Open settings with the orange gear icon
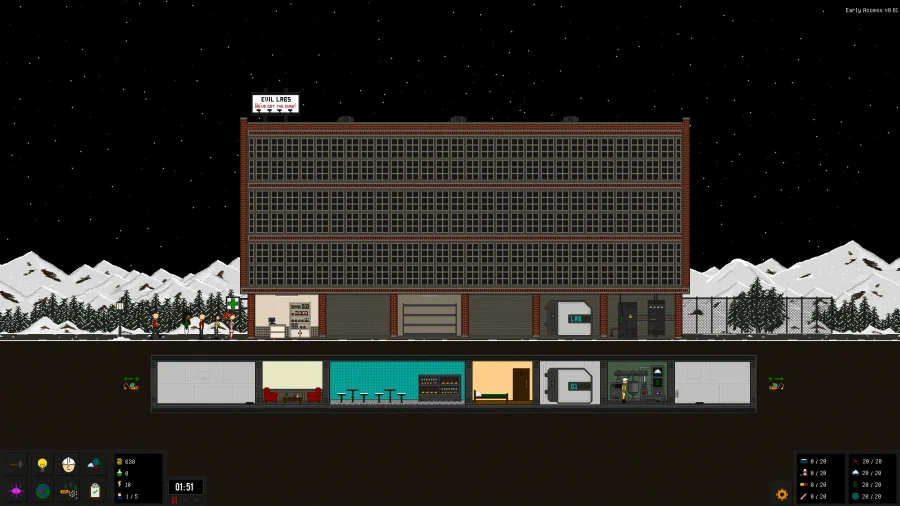Screen dimensions: 900x506 point(782,494)
